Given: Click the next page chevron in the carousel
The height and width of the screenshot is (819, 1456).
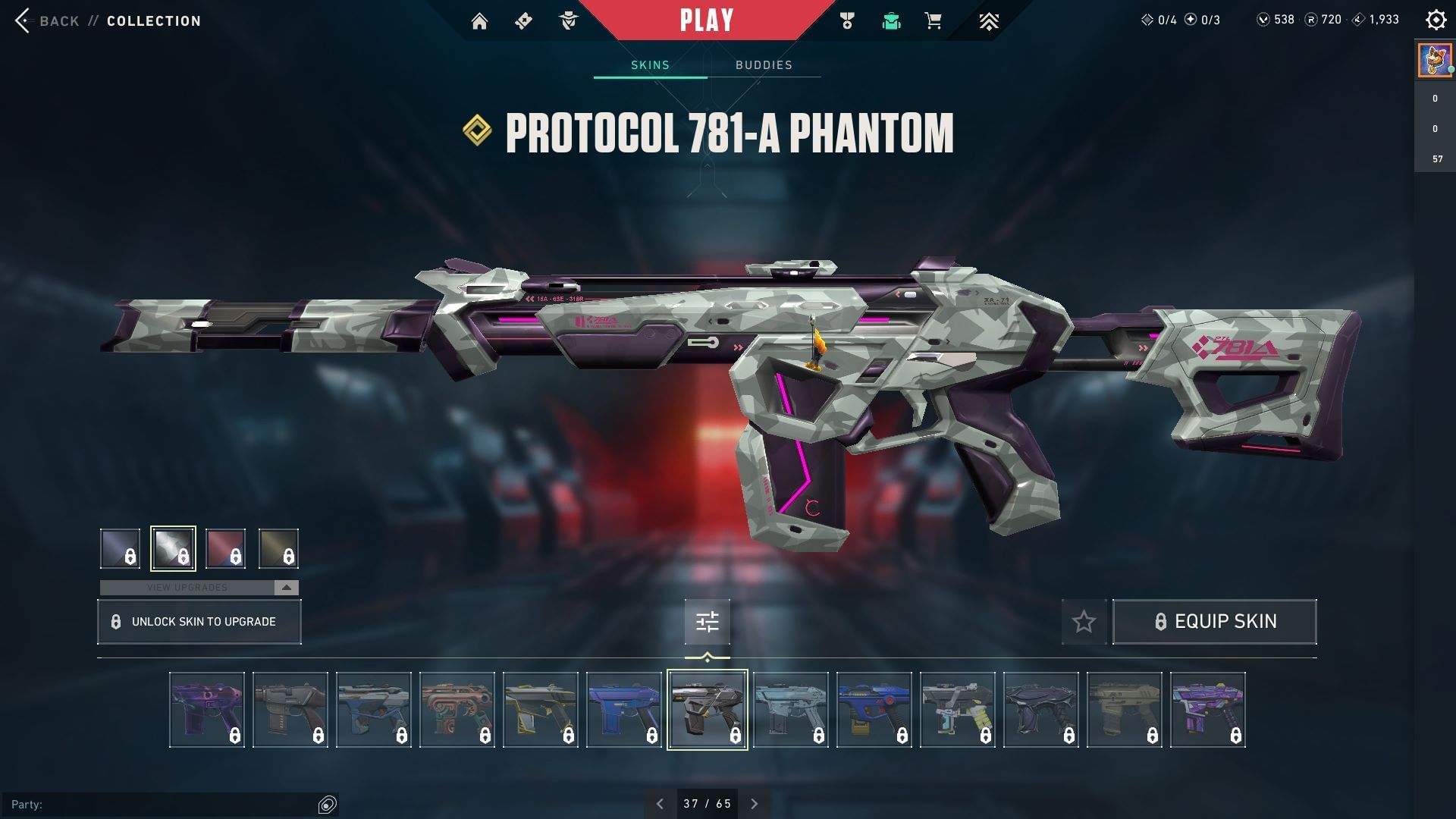Looking at the screenshot, I should click(755, 802).
